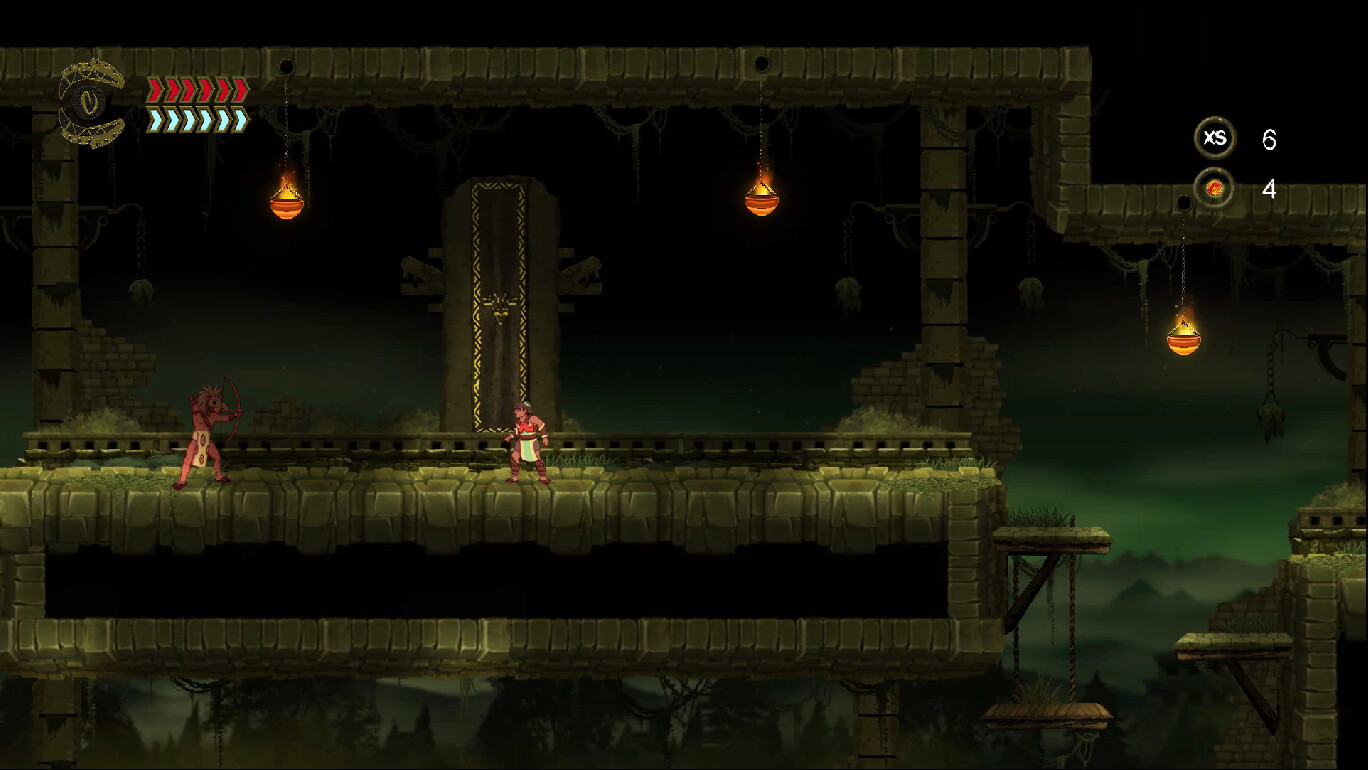Image resolution: width=1368 pixels, height=770 pixels.
Task: Click the red health chevron bar
Action: tap(195, 90)
